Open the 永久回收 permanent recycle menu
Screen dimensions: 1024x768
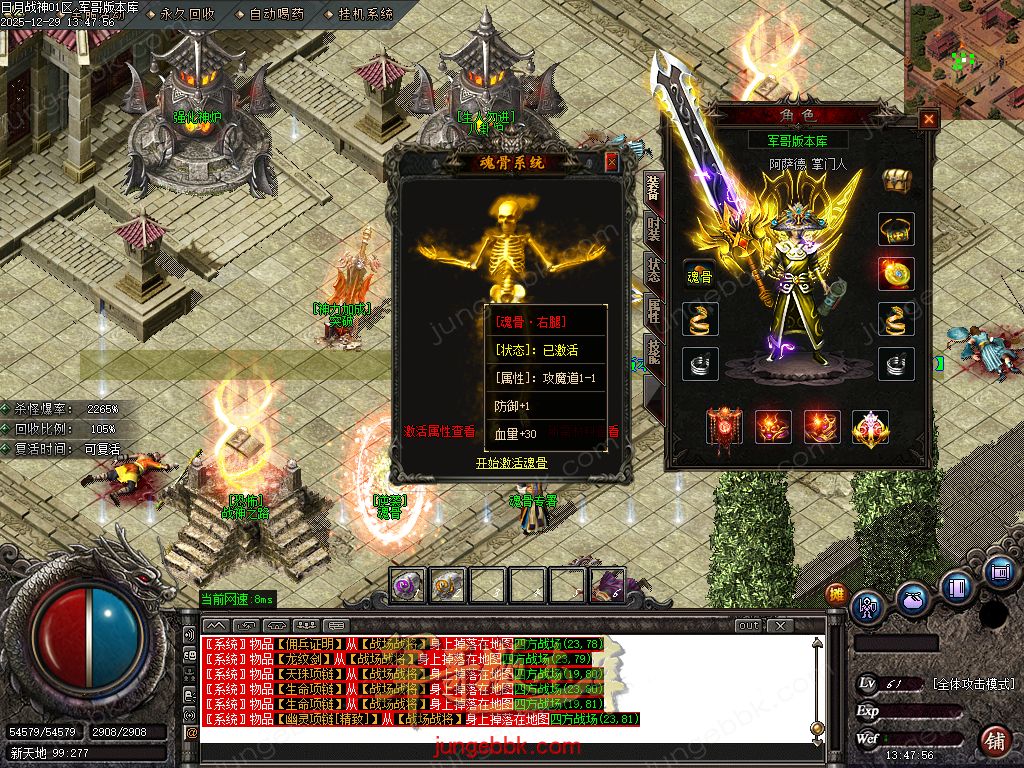click(x=186, y=15)
